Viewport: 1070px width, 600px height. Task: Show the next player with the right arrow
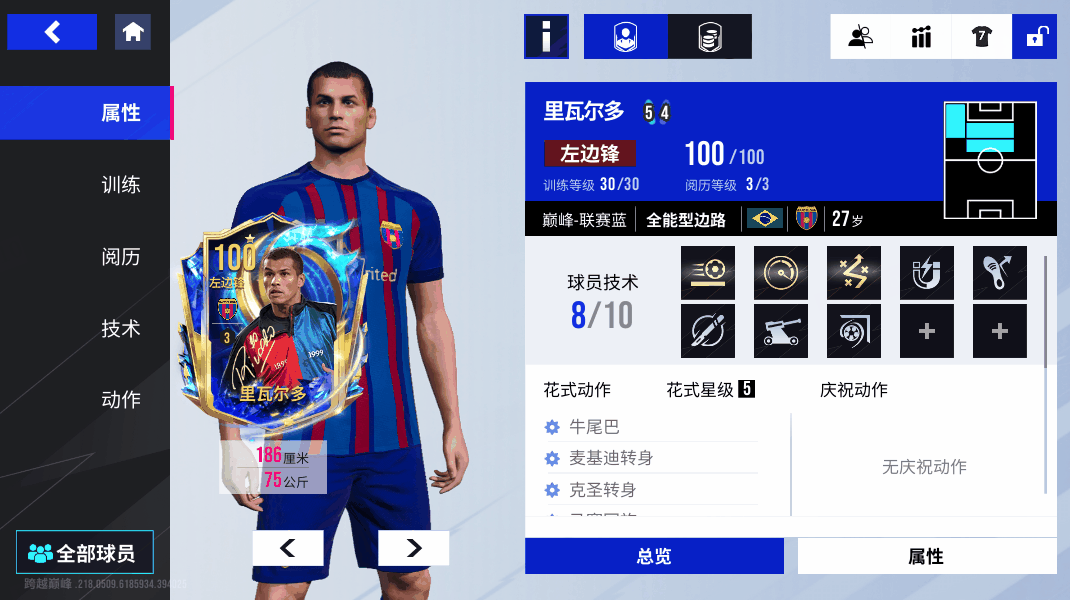click(x=413, y=548)
